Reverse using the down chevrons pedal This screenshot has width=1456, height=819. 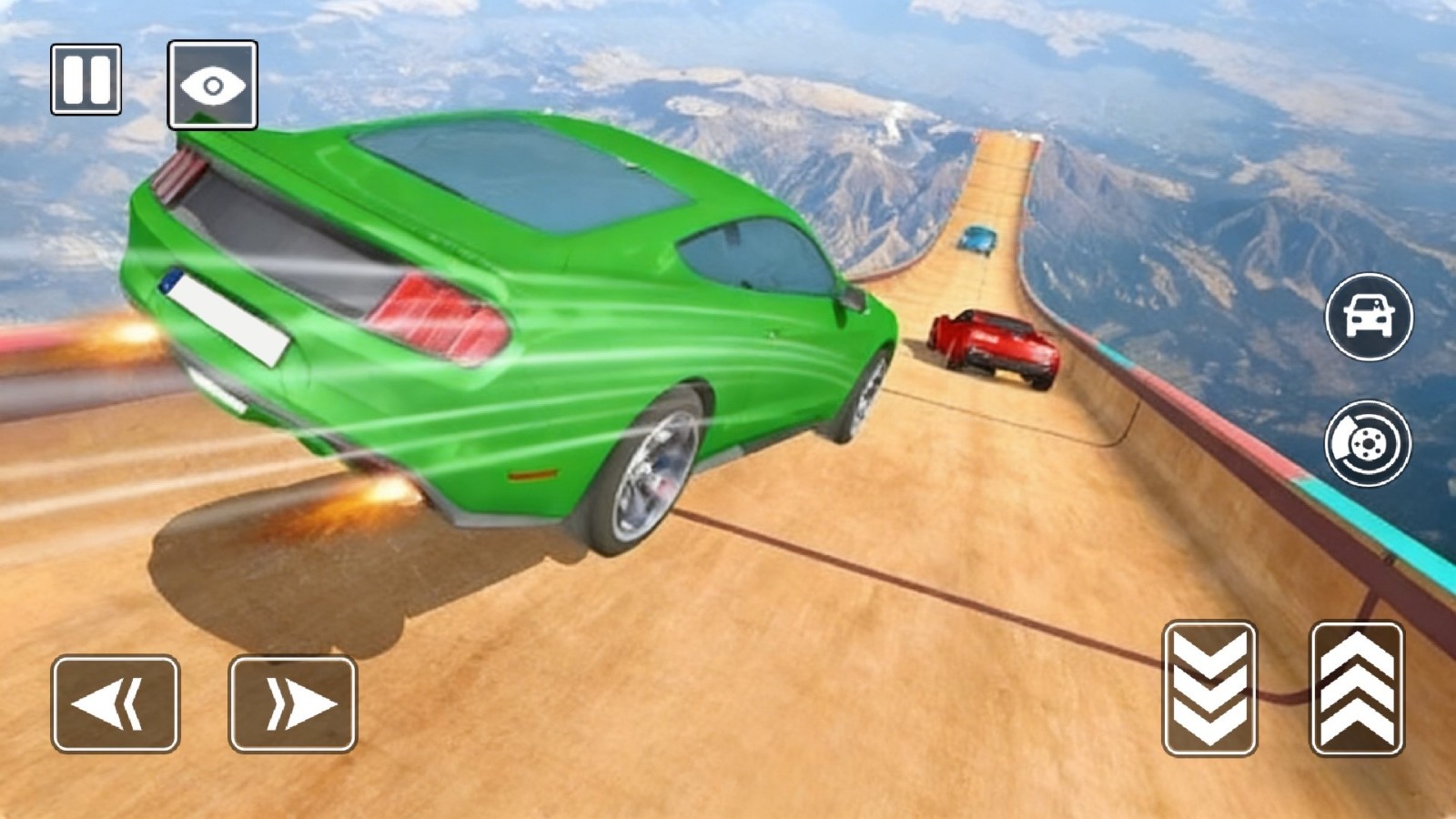1209,688
